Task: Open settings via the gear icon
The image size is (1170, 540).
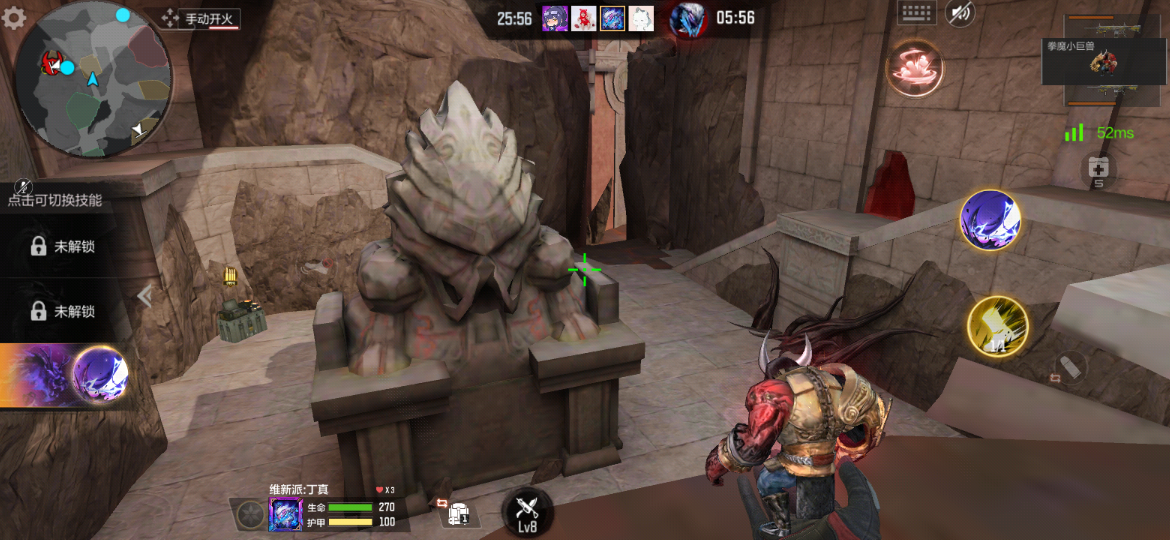Action: tap(14, 18)
